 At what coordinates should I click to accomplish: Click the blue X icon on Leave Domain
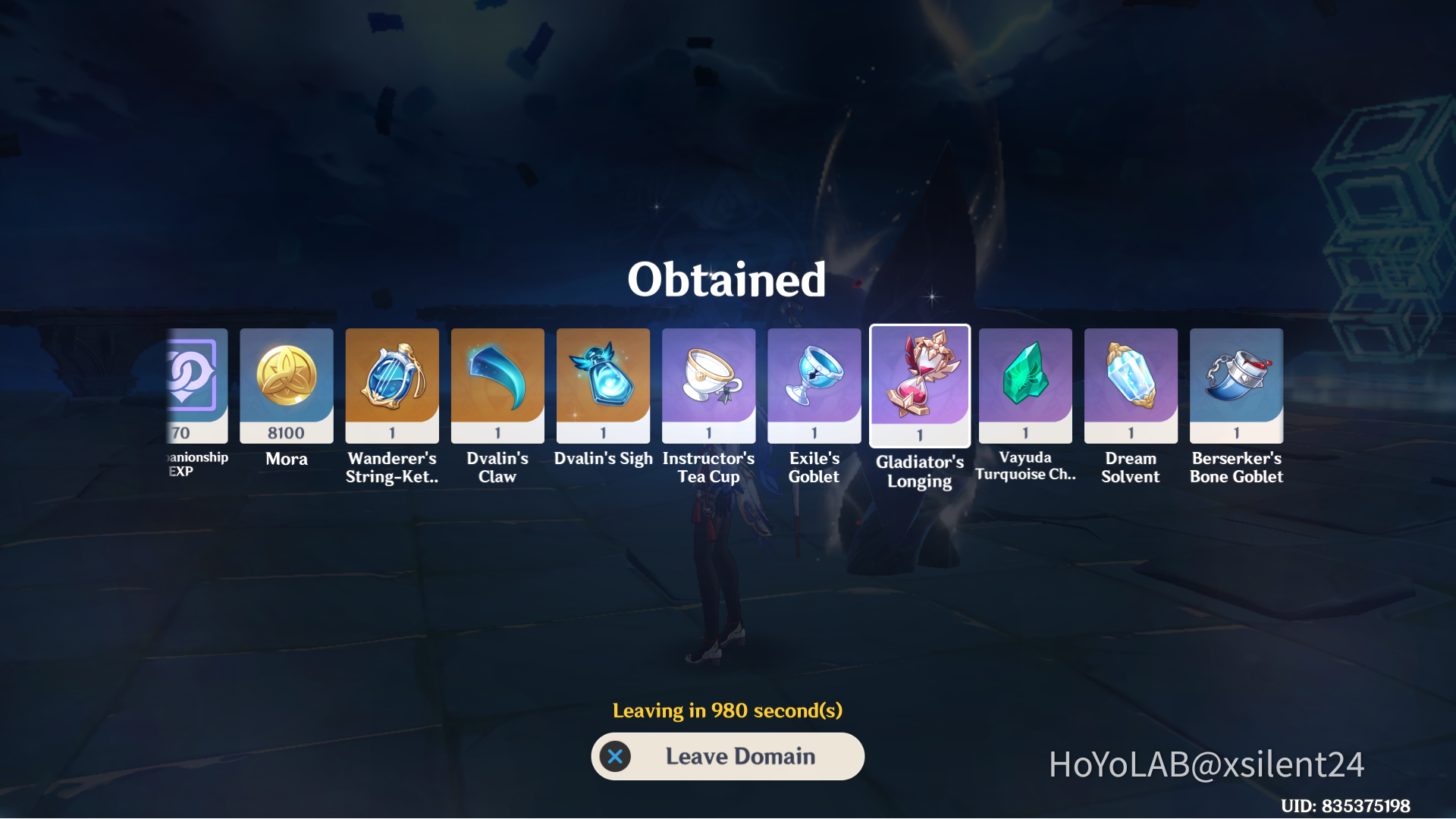pyautogui.click(x=617, y=756)
